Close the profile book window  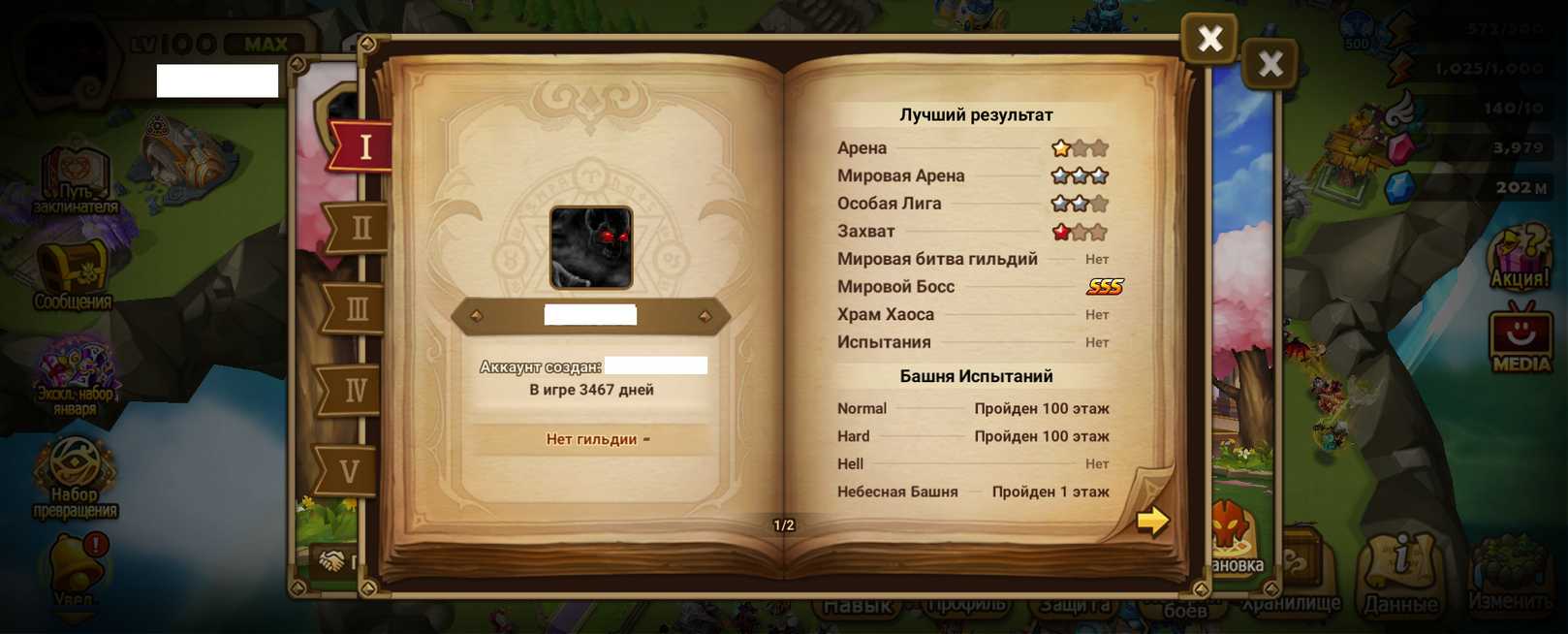pos(1208,39)
